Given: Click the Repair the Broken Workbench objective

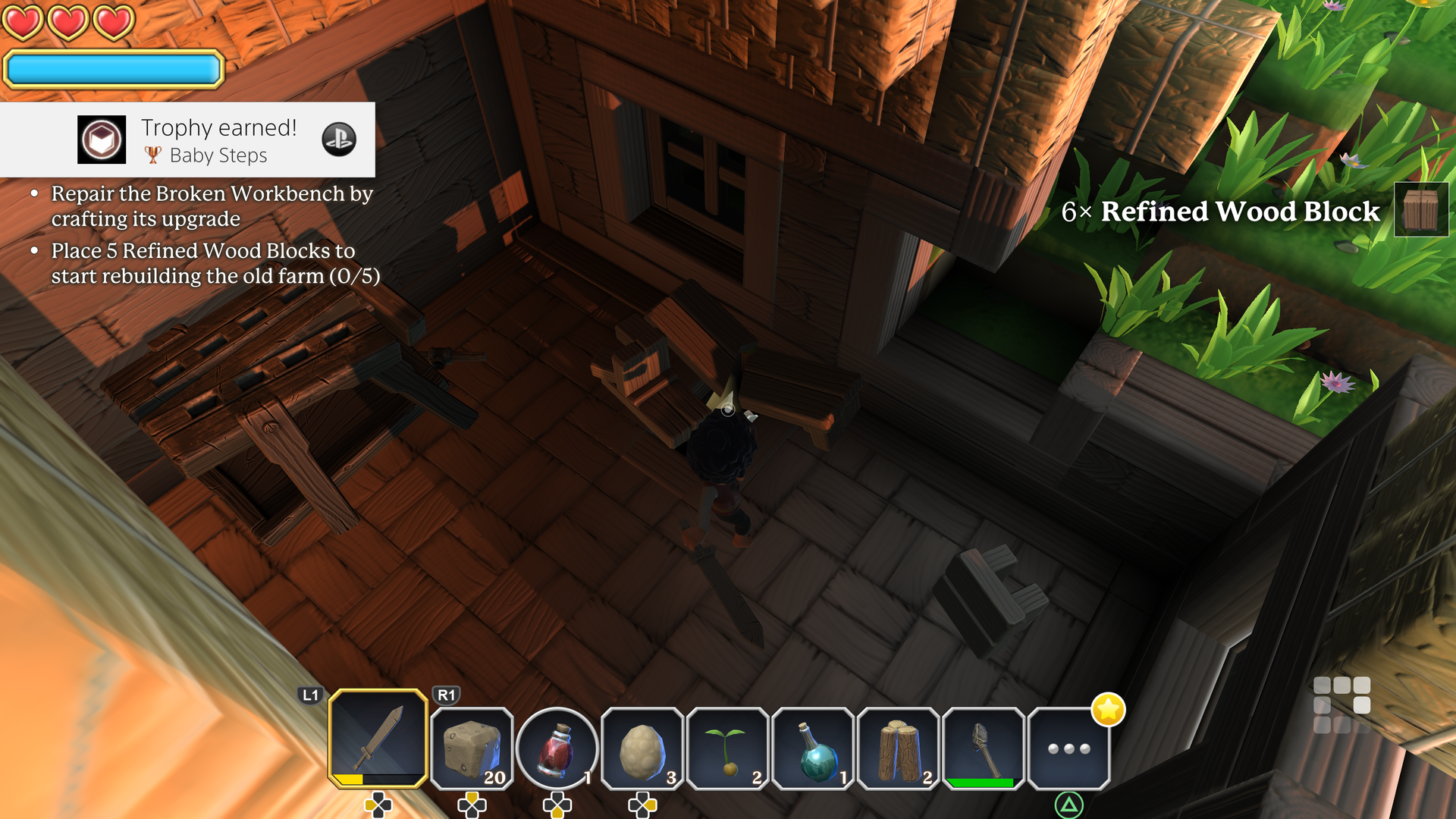Looking at the screenshot, I should click(x=211, y=206).
